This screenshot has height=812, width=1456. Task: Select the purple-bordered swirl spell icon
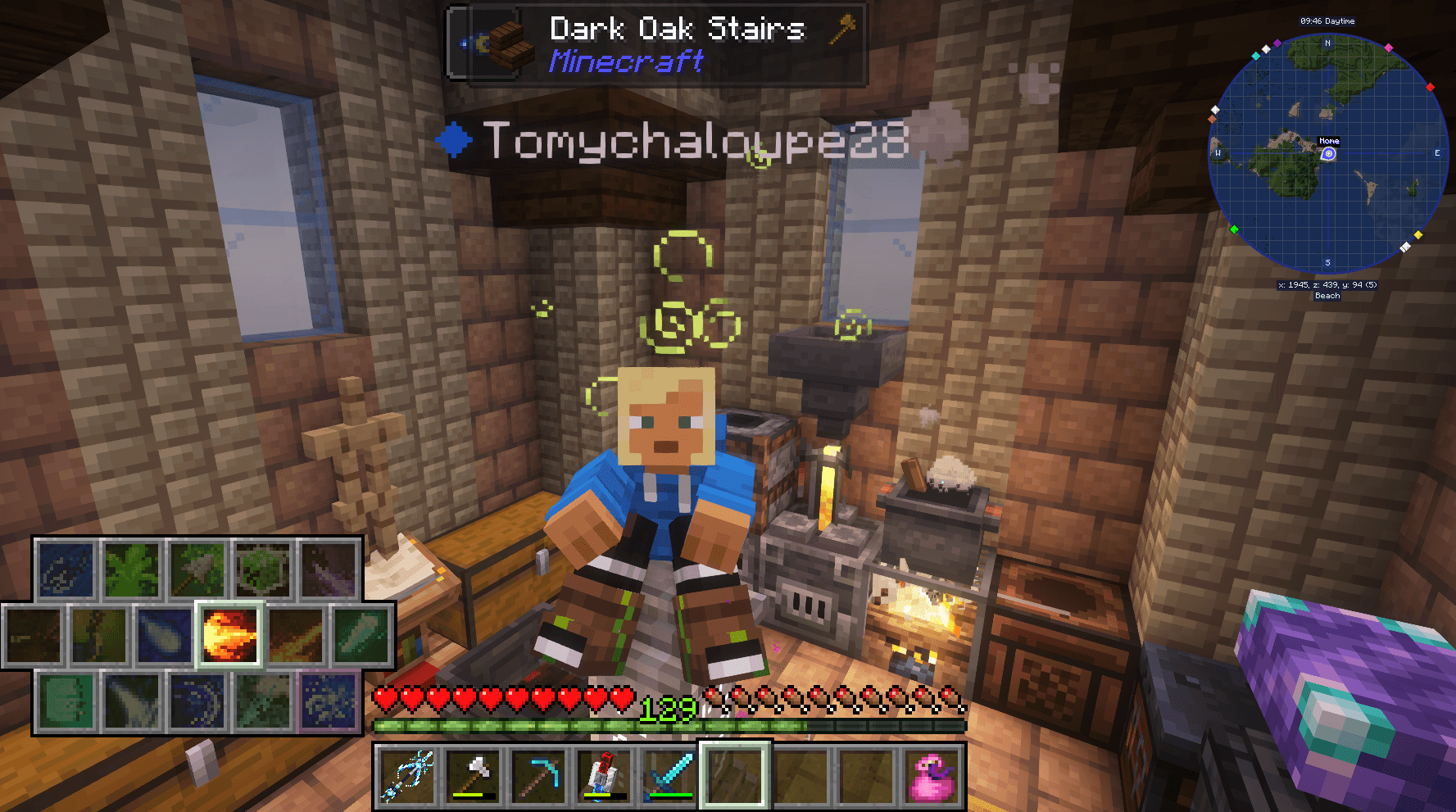328,704
